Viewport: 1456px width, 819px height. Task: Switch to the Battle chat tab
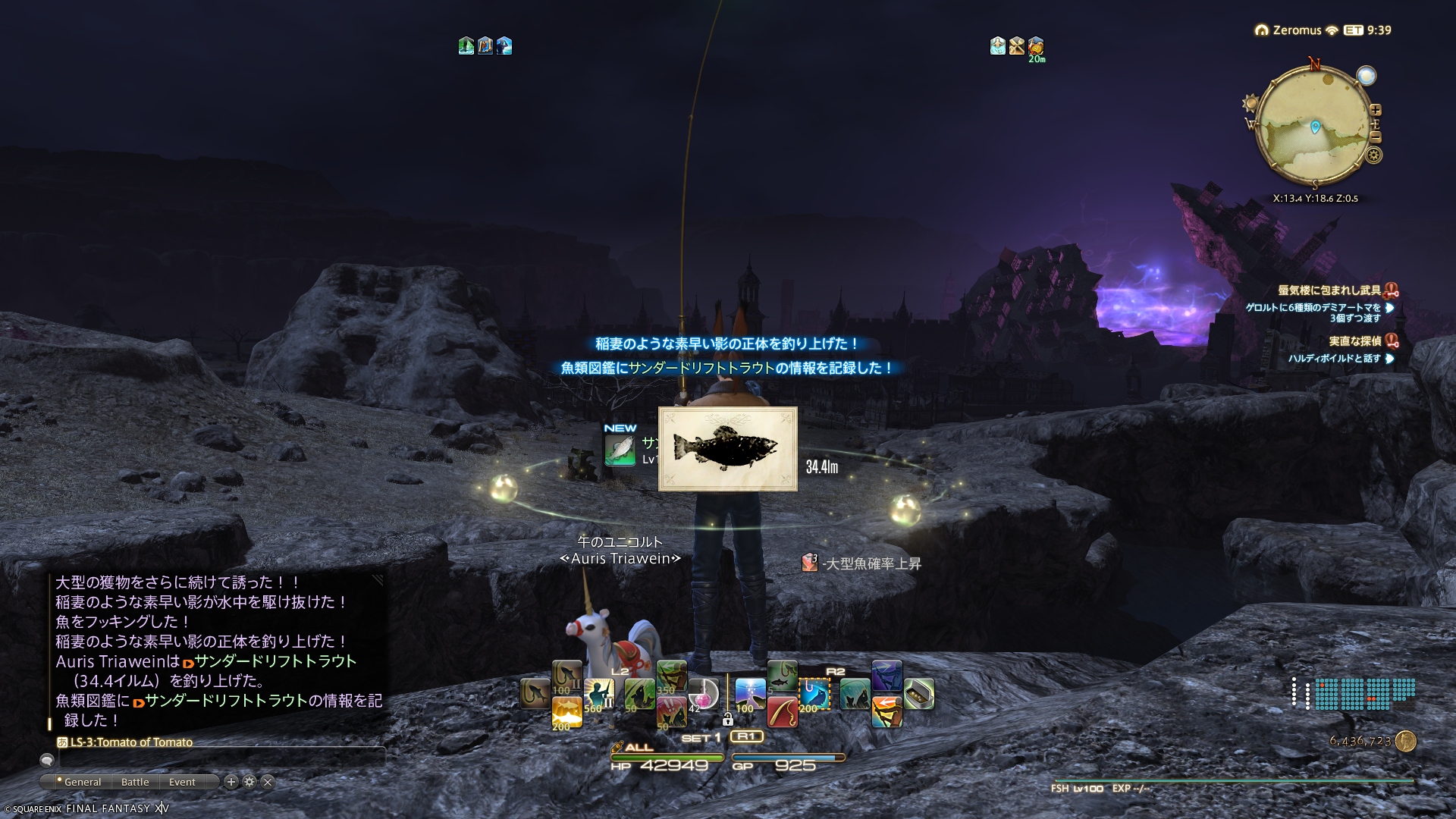pyautogui.click(x=135, y=782)
